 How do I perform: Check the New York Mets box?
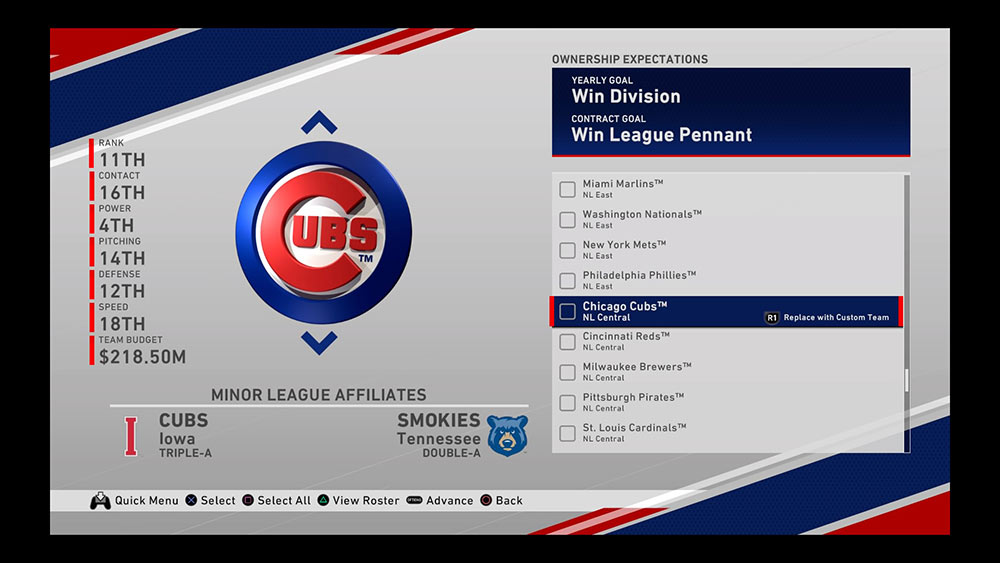567,250
